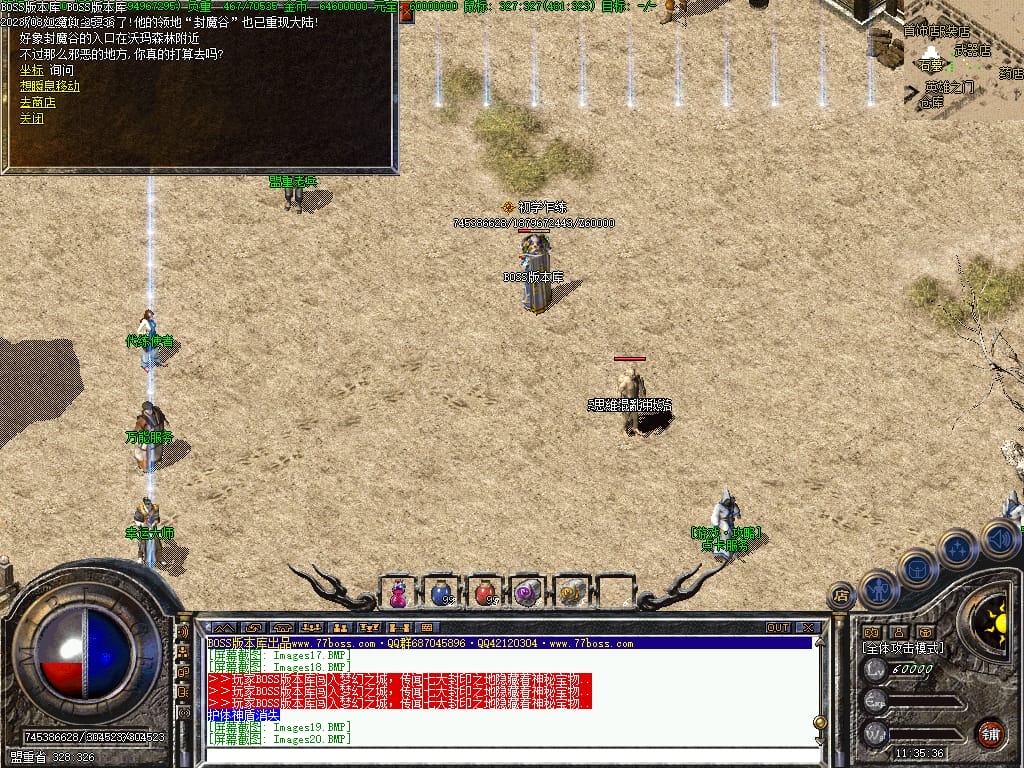Screen dimensions: 1024x768
Task: Use the red health potion slot
Action: point(484,593)
